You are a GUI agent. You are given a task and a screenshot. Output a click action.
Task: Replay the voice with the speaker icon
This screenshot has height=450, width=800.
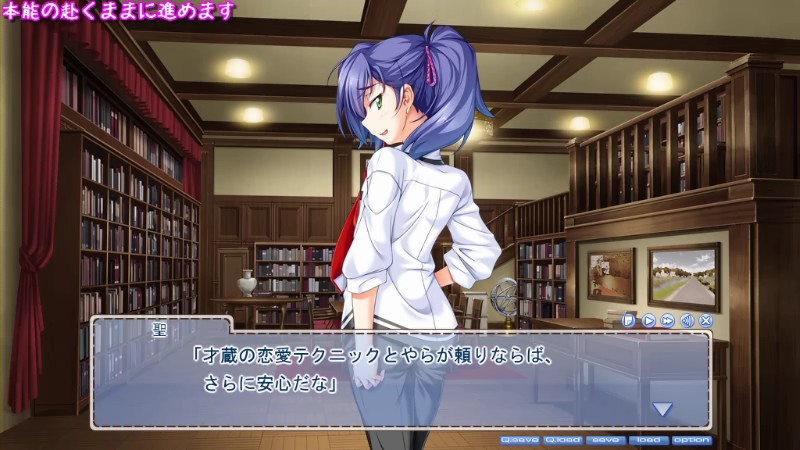687,320
